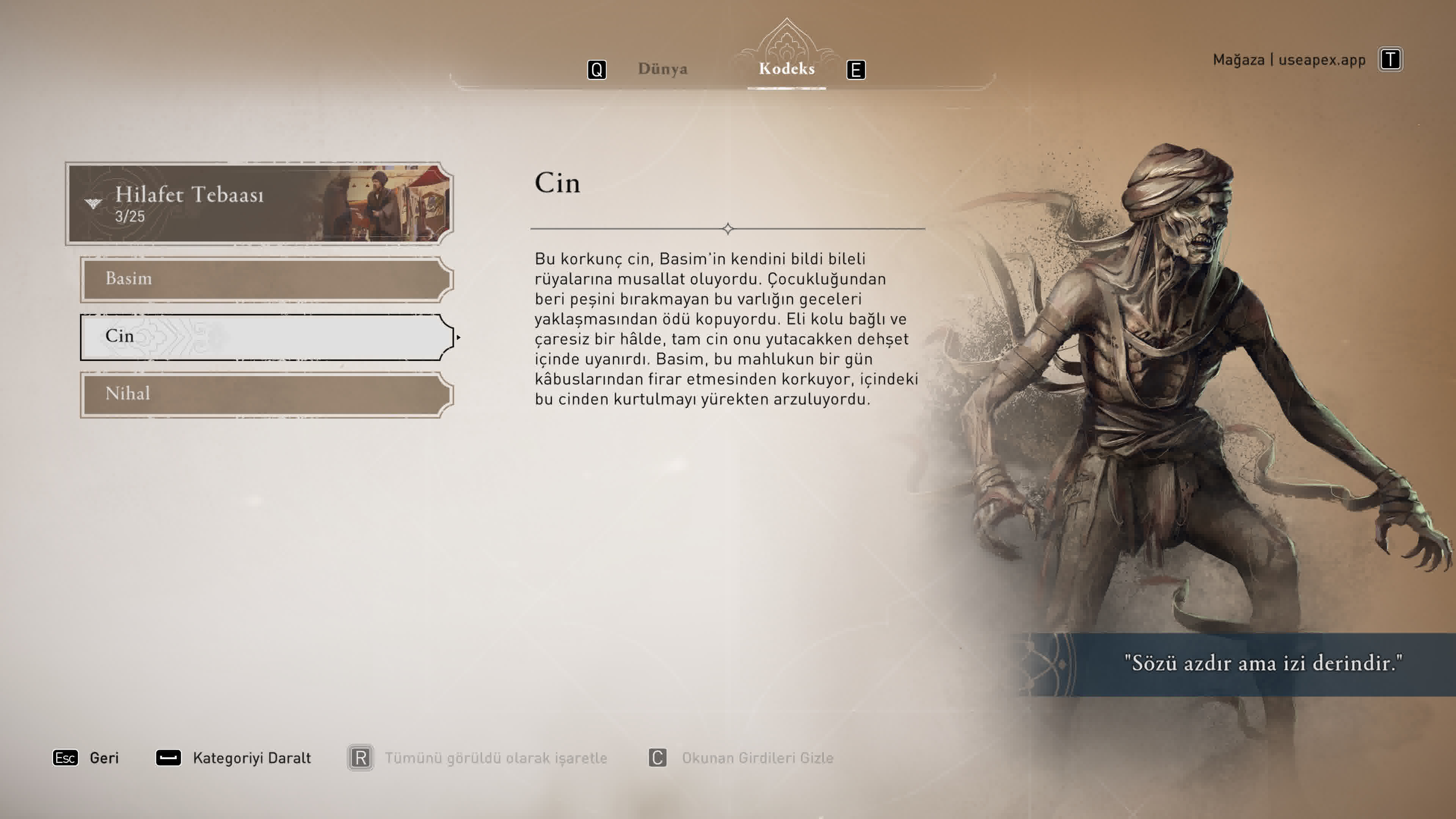Toggle Okunan Girdileri Gizle
The width and height of the screenshot is (1456, 819).
[742, 758]
